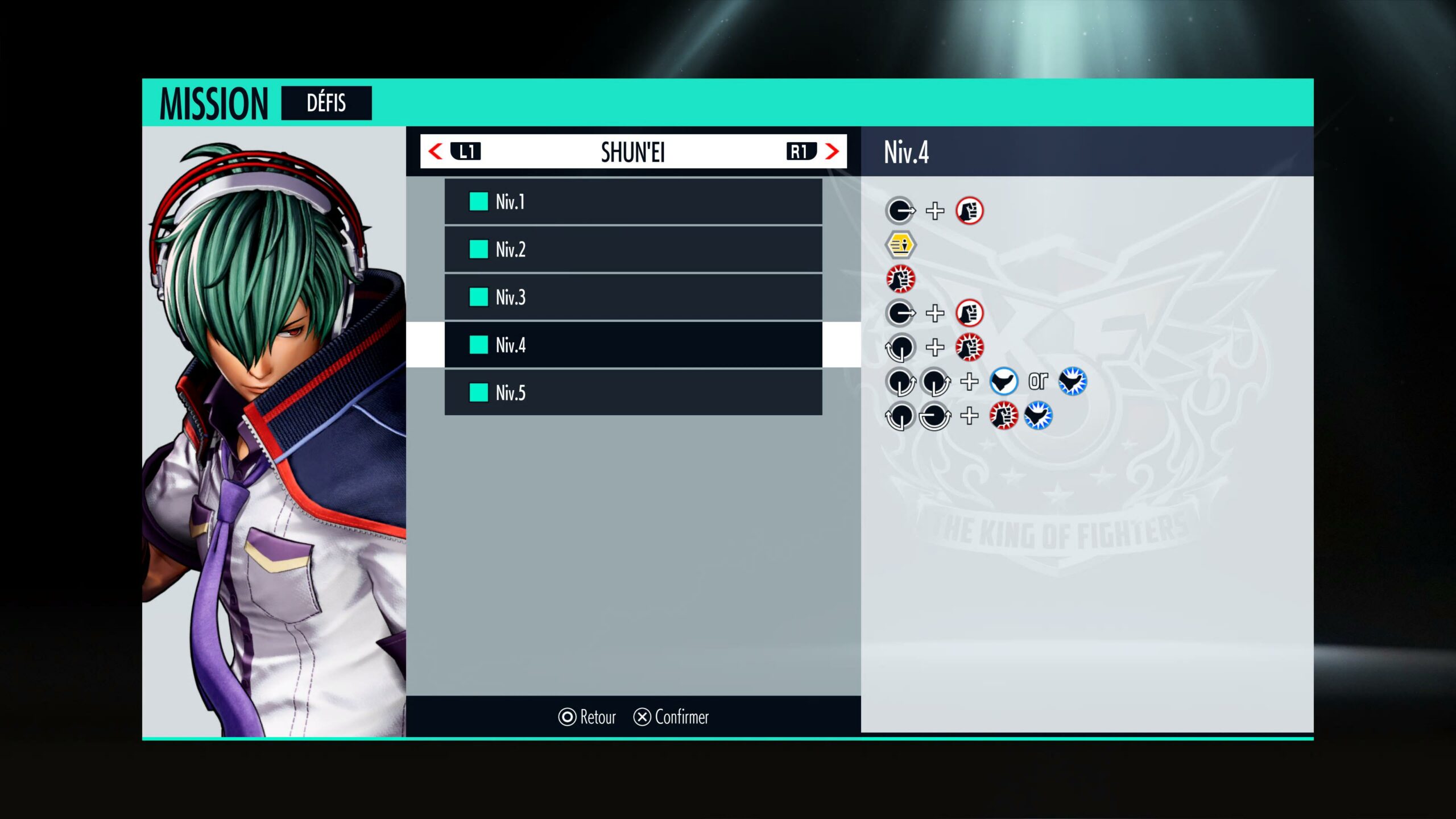Viewport: 1456px width, 819px height.
Task: Open the DÉFIS mission tab
Action: [326, 103]
